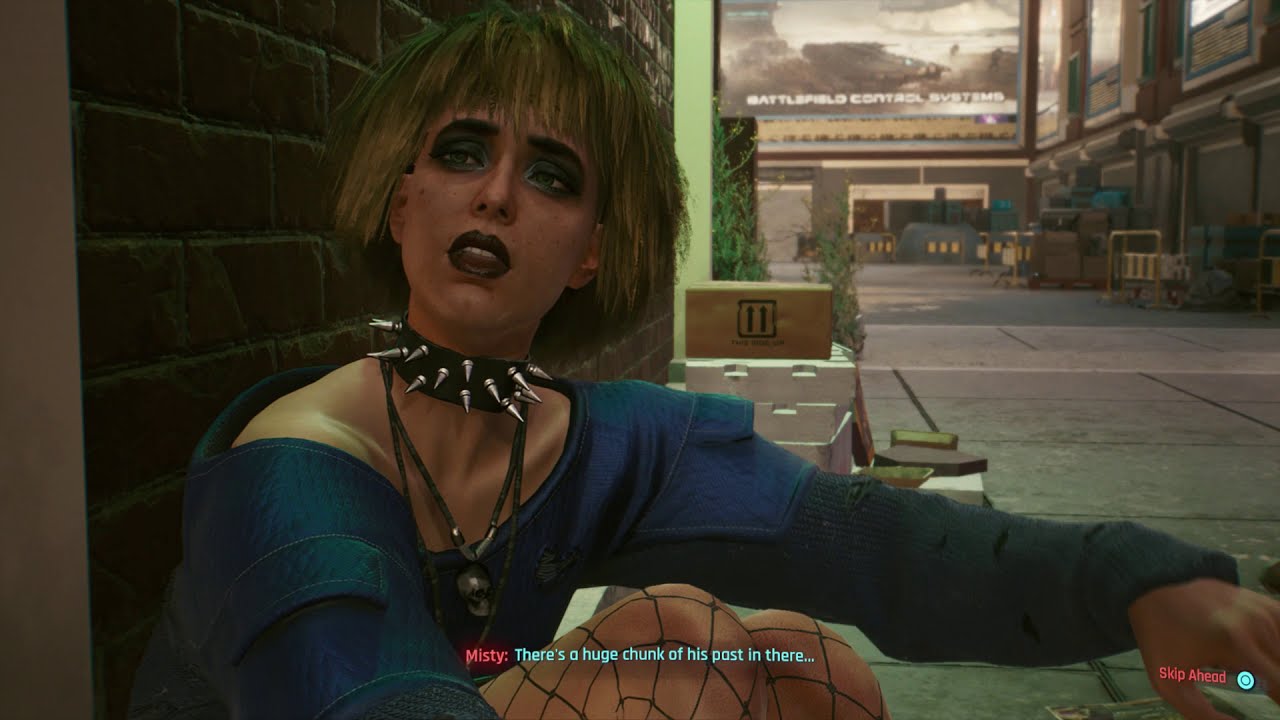The width and height of the screenshot is (1280, 720).
Task: Select the Skip Ahead prompt
Action: (1192, 678)
